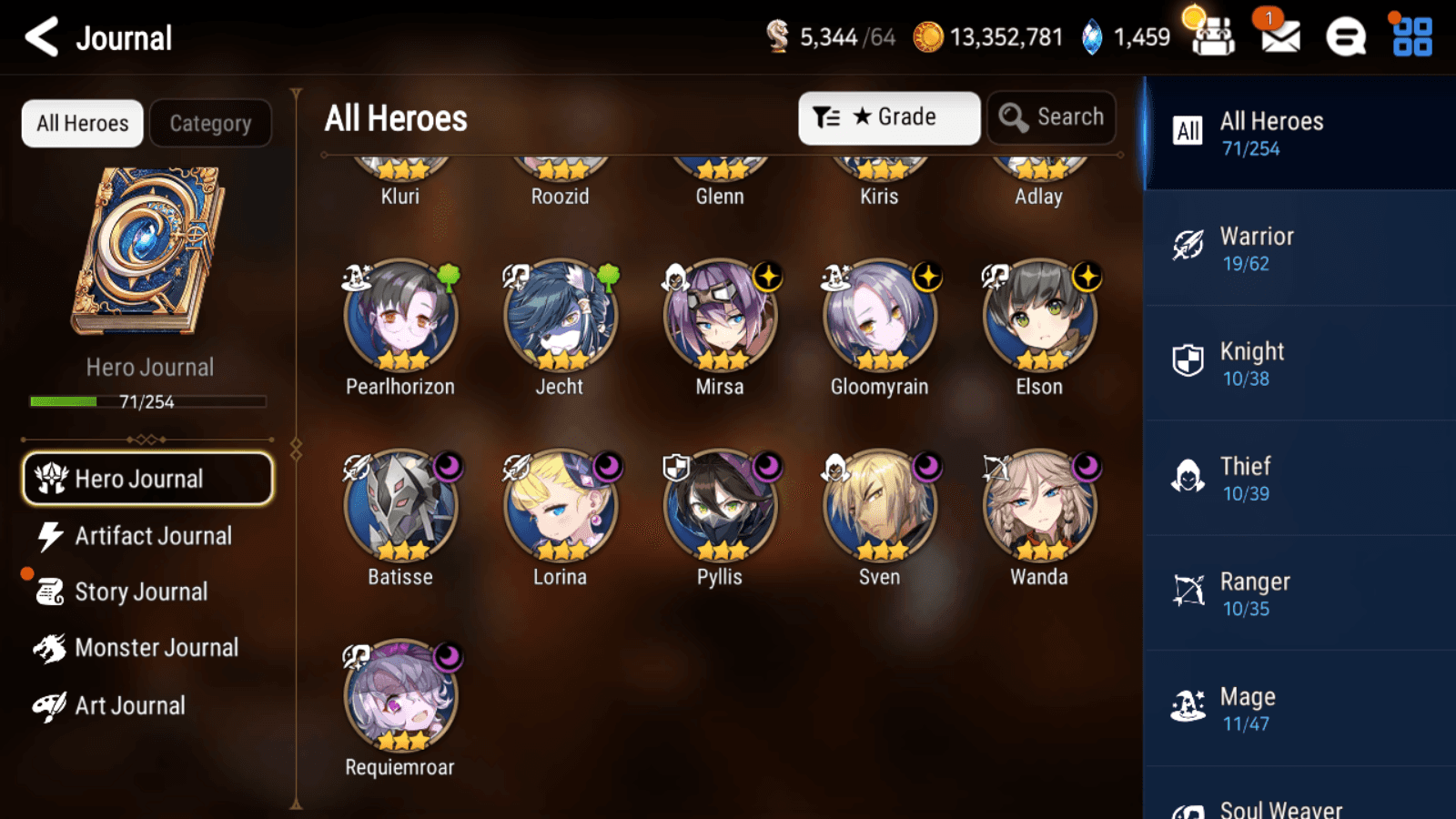Show only Ranger heroes
Viewport: 1456px width, 819px height.
click(x=1299, y=593)
